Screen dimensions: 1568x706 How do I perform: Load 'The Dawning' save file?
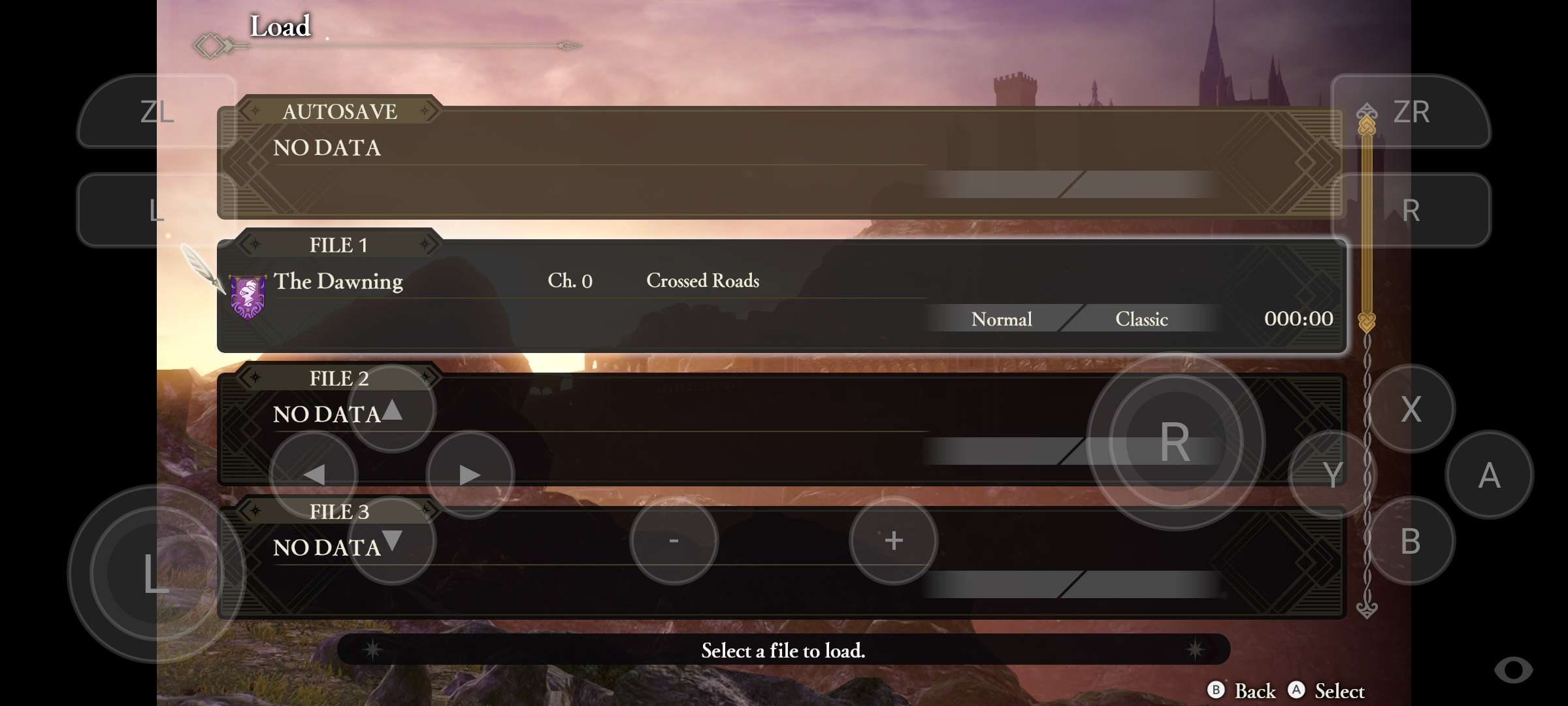tap(338, 281)
